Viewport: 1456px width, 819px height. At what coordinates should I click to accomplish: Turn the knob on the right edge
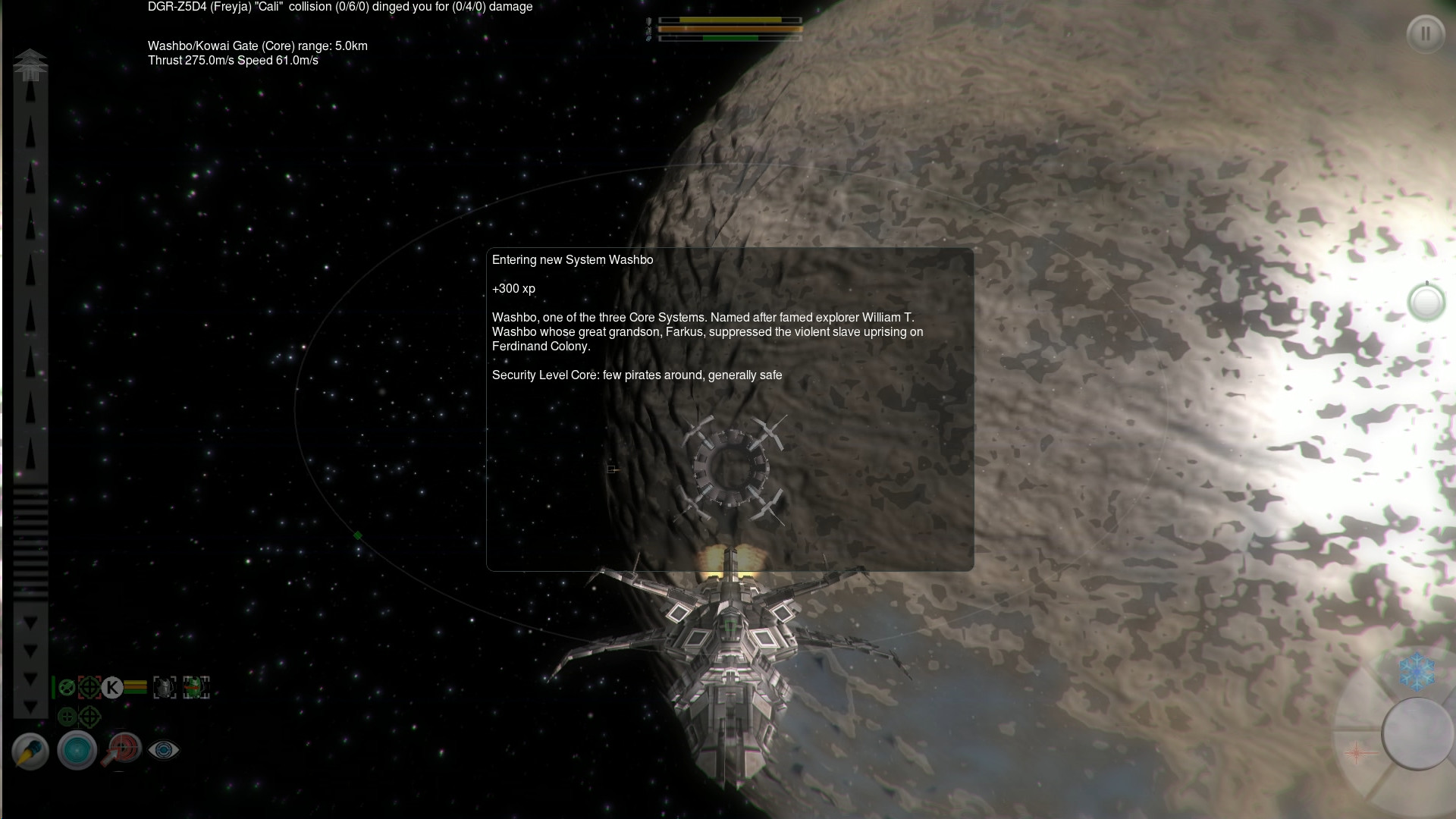click(1426, 302)
